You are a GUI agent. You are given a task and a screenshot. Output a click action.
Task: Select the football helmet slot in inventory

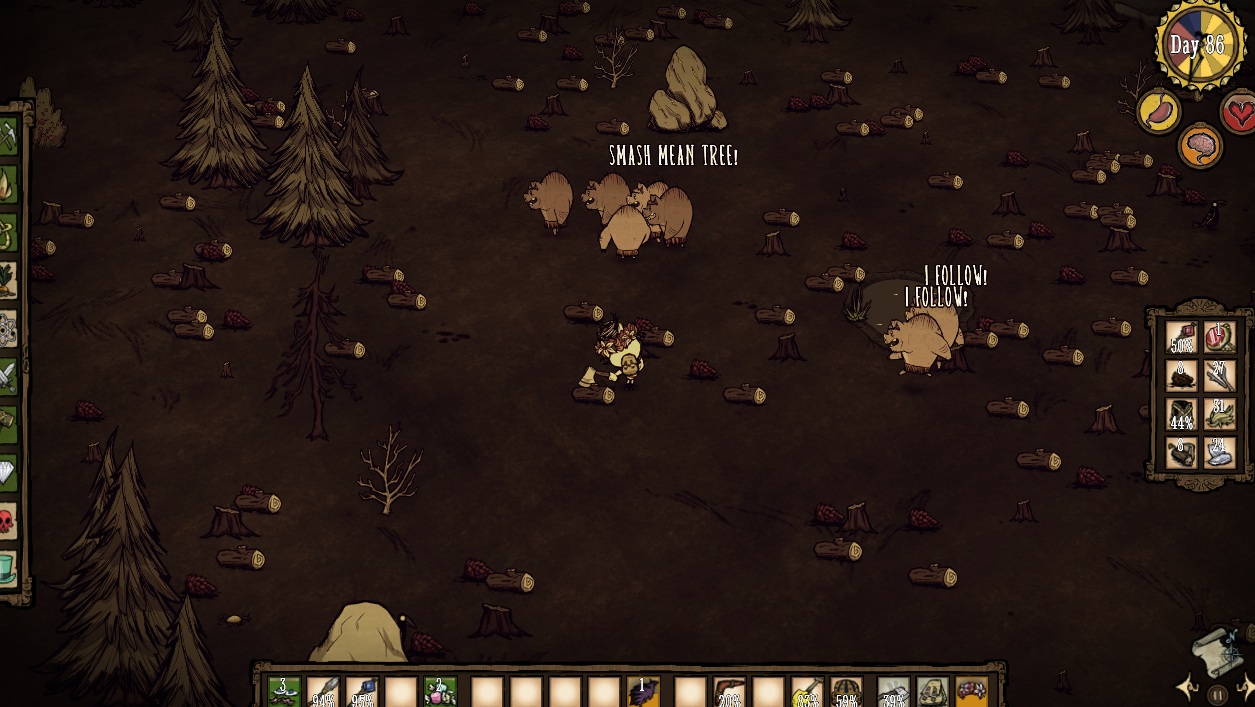click(846, 692)
